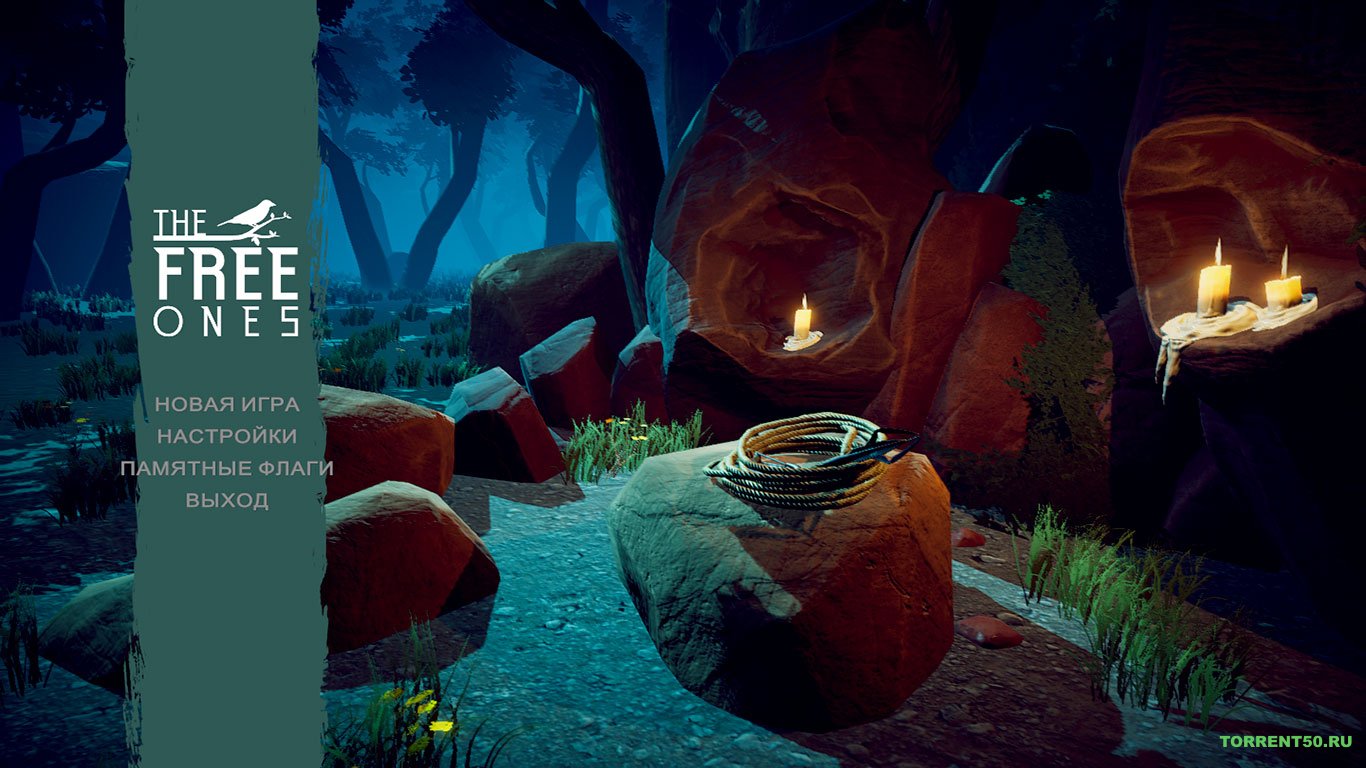Select the Памятные флаги menu entry
Screen dimensions: 1366x768
[227, 468]
